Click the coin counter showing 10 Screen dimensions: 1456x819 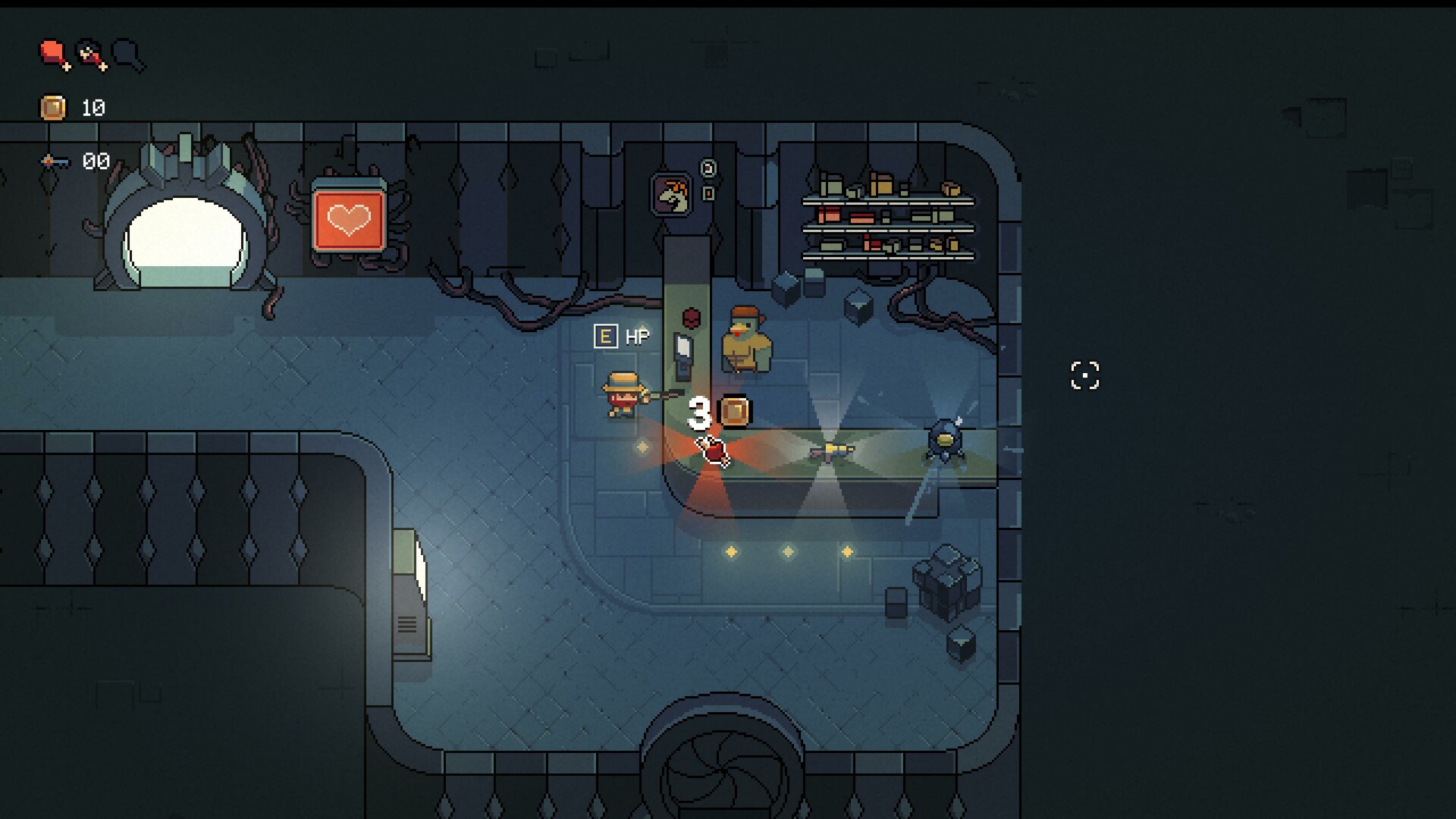tap(94, 107)
